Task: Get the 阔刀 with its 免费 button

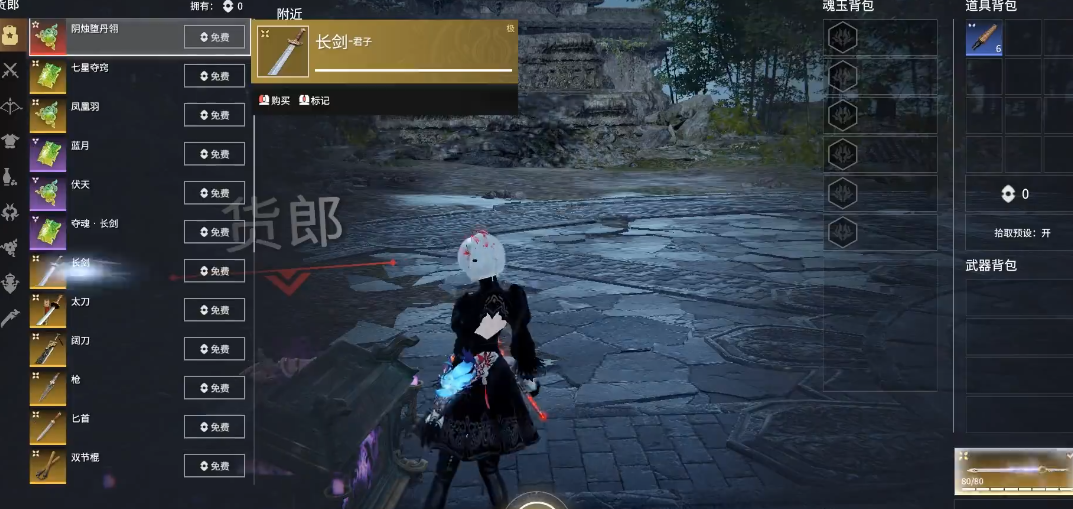Action: [x=214, y=349]
